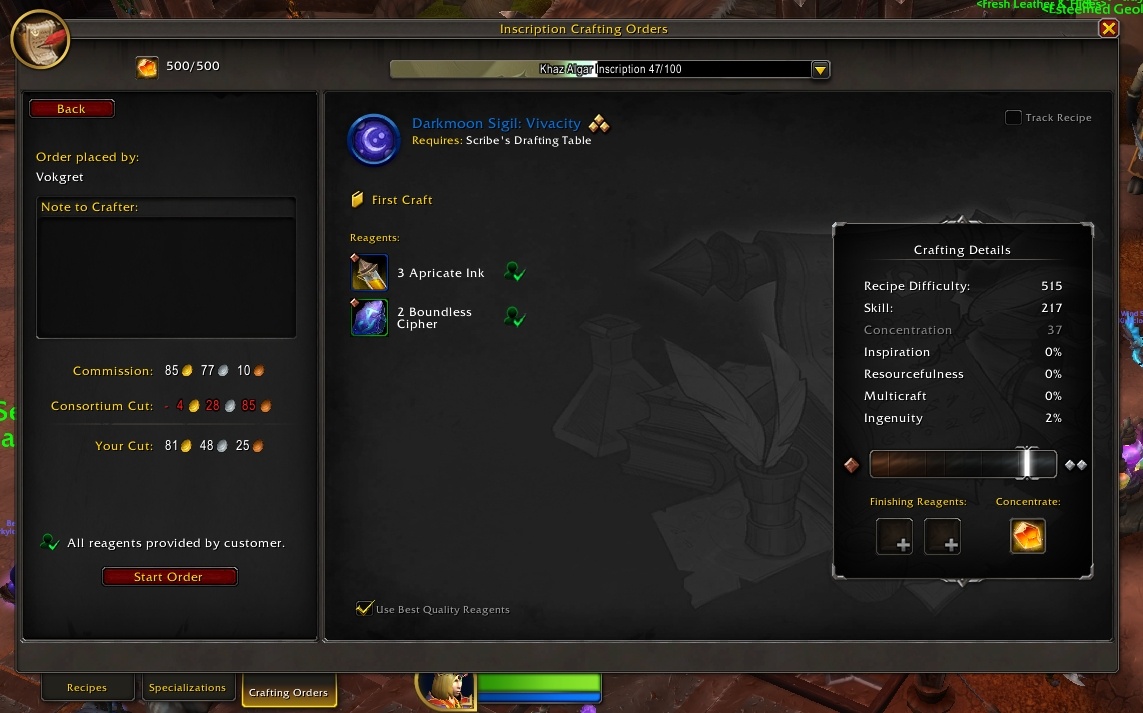The image size is (1143, 713).
Task: Select the Apricate Ink reagent slot
Action: click(369, 273)
